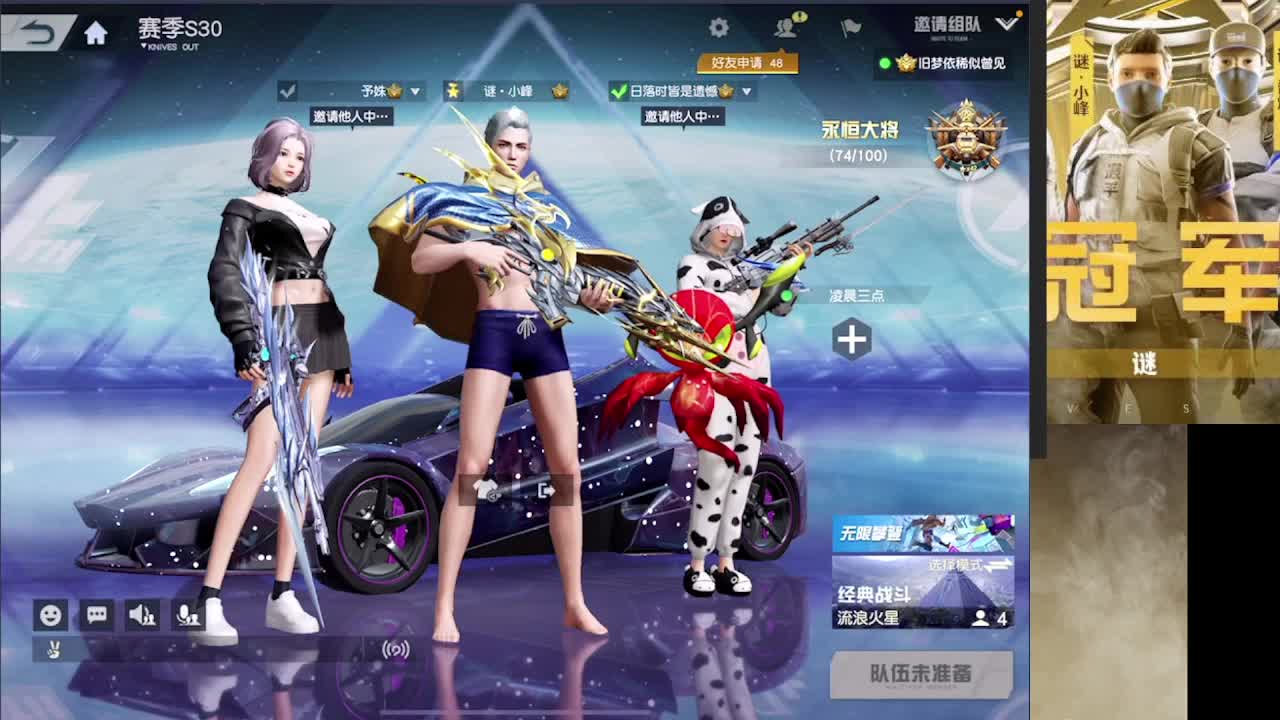This screenshot has height=720, width=1280.
Task: Mute the microphone icon in bottom toolbar
Action: click(x=188, y=616)
